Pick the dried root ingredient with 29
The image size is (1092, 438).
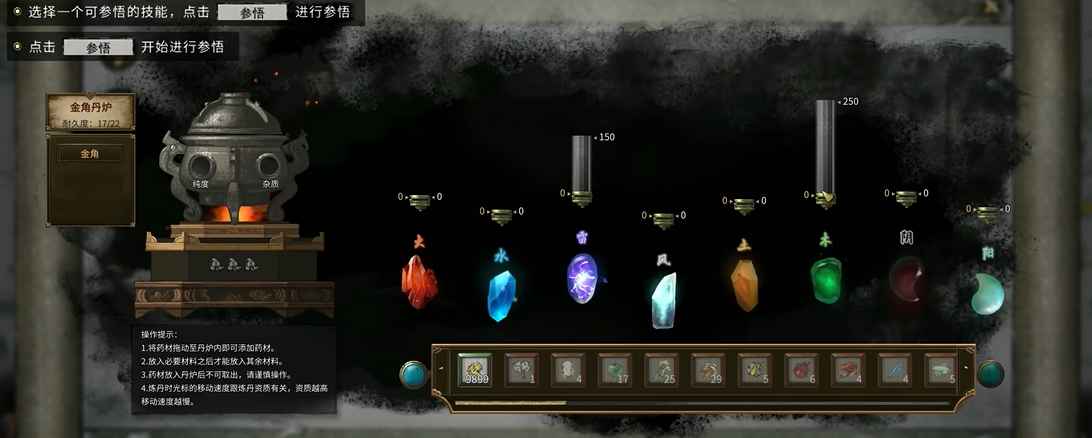(708, 370)
